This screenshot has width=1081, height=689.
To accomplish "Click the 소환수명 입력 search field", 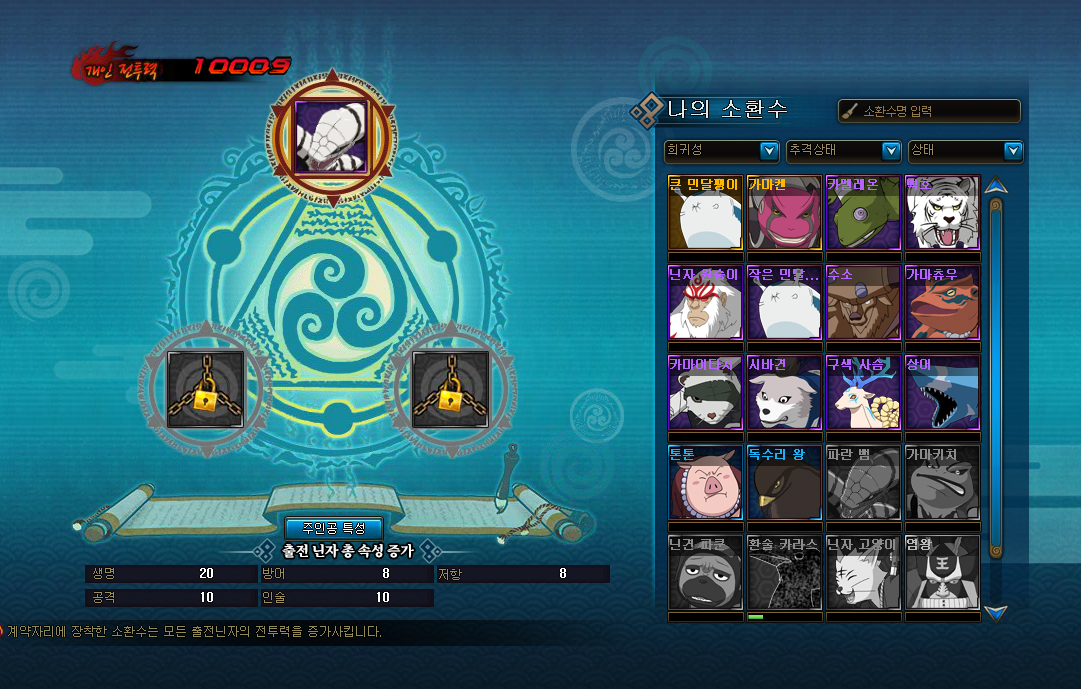I will (x=929, y=111).
